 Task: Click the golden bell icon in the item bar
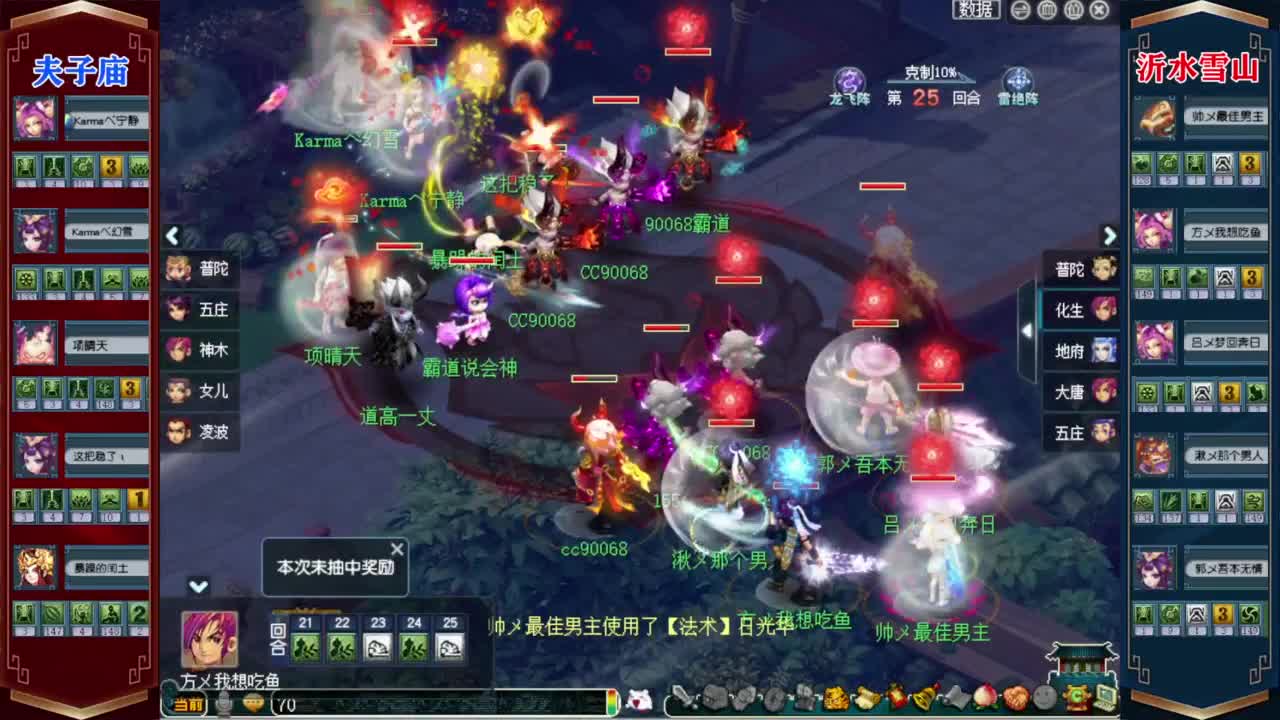click(x=925, y=697)
